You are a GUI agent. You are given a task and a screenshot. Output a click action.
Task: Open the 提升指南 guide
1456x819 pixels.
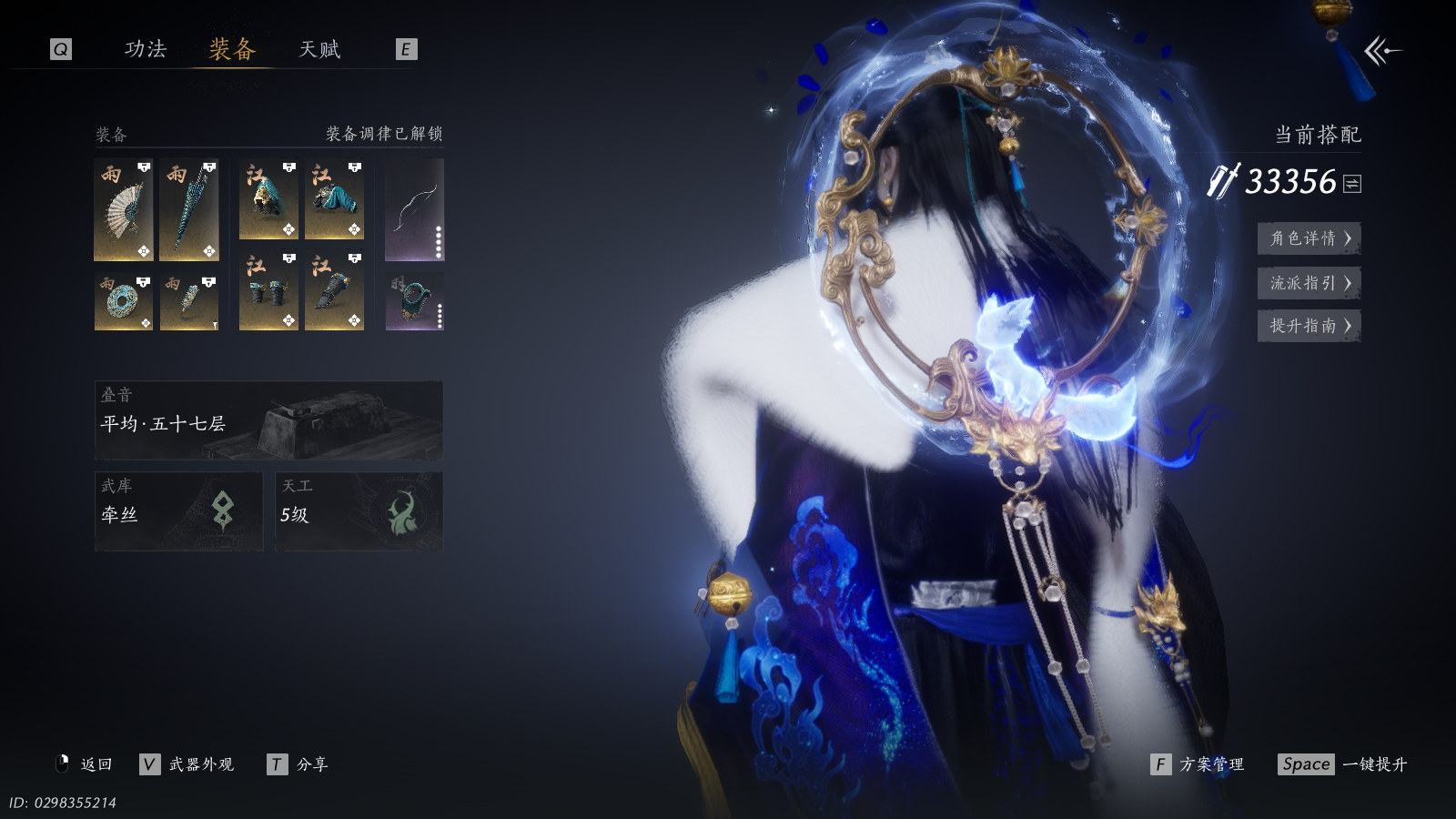[1309, 326]
